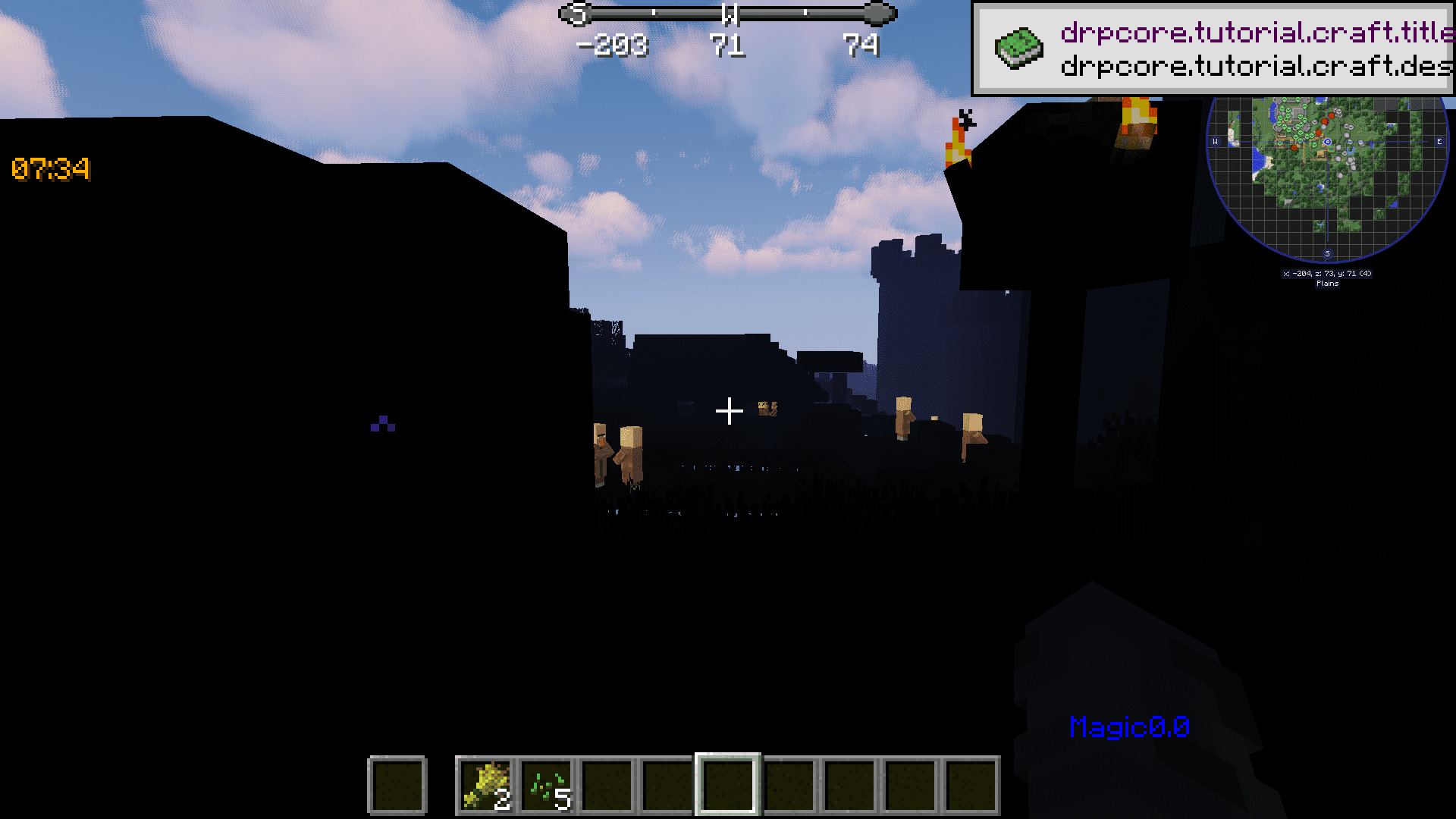
Task: Click the compass direction bar at screen top
Action: pyautogui.click(x=728, y=11)
